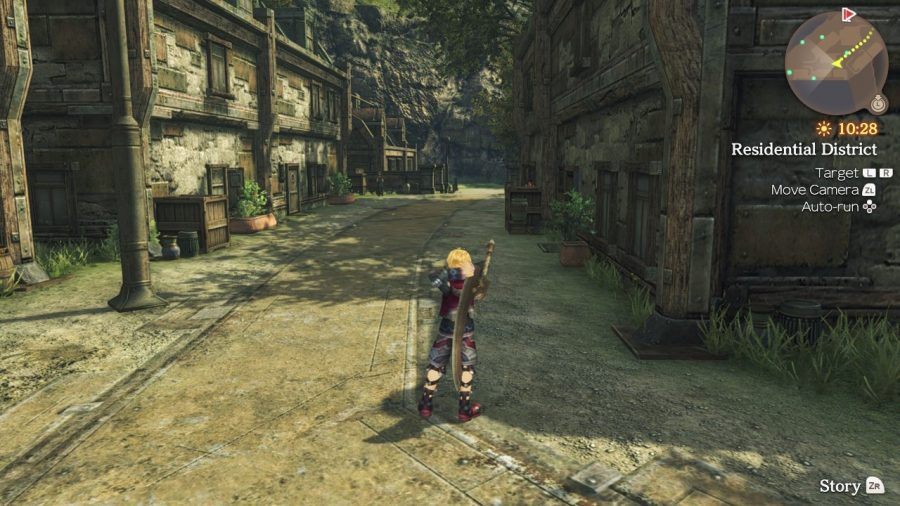Open the circular minimap
900x506 pixels.
tap(835, 63)
